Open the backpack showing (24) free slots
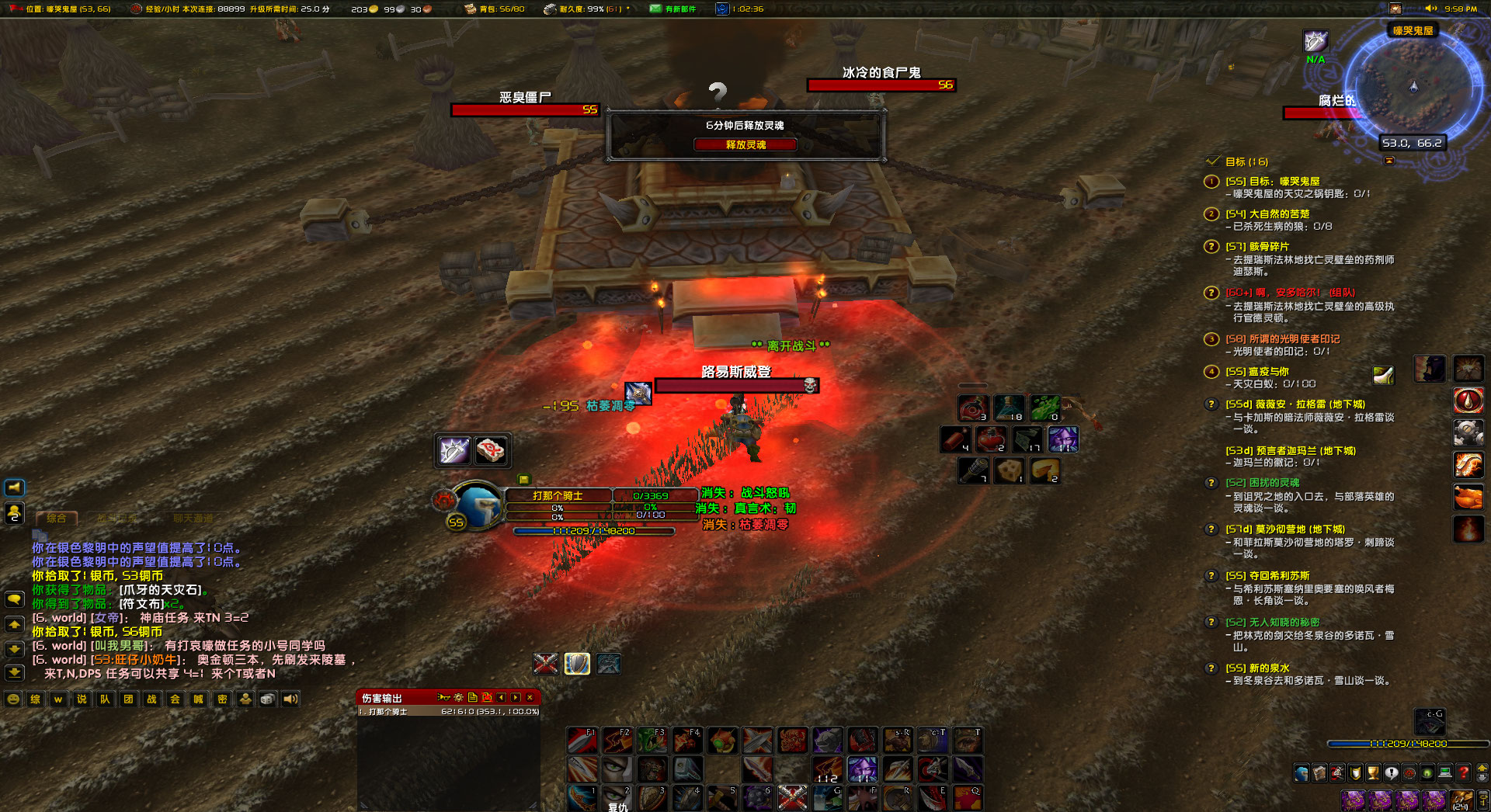The width and height of the screenshot is (1491, 812). 1461,800
